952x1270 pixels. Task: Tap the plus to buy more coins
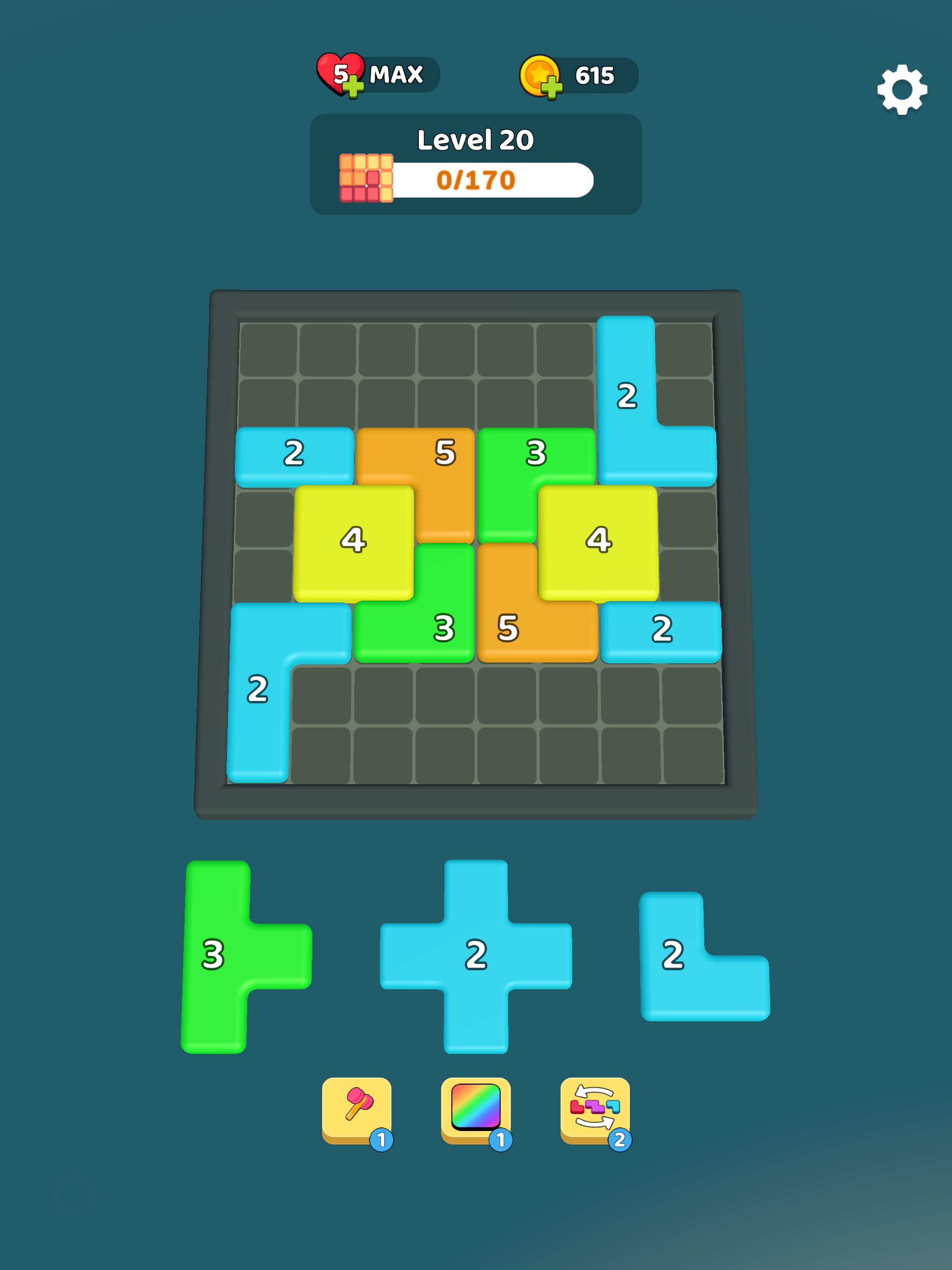(553, 87)
